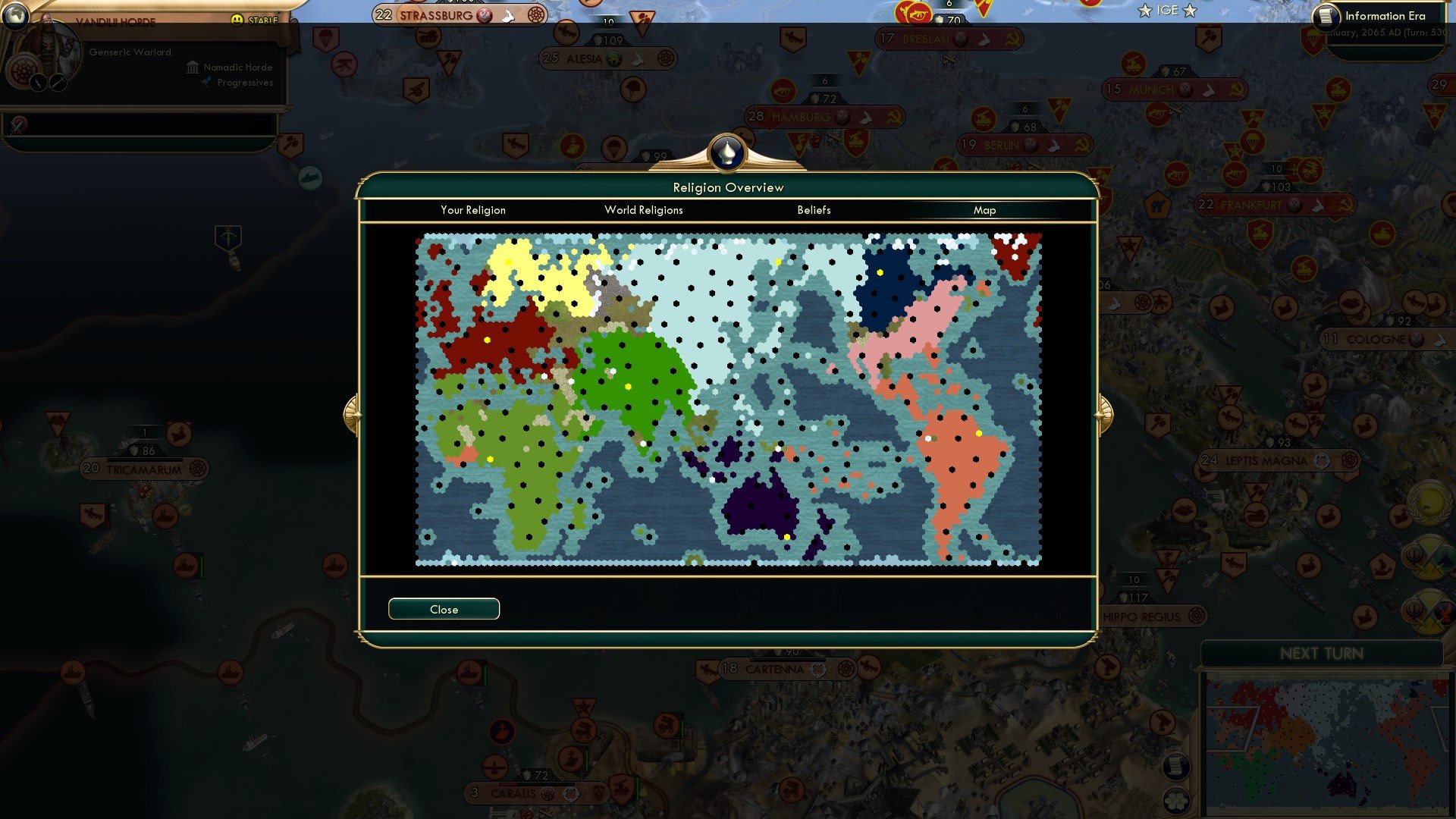Click the production icon on the Hamburg banner

pos(864,118)
